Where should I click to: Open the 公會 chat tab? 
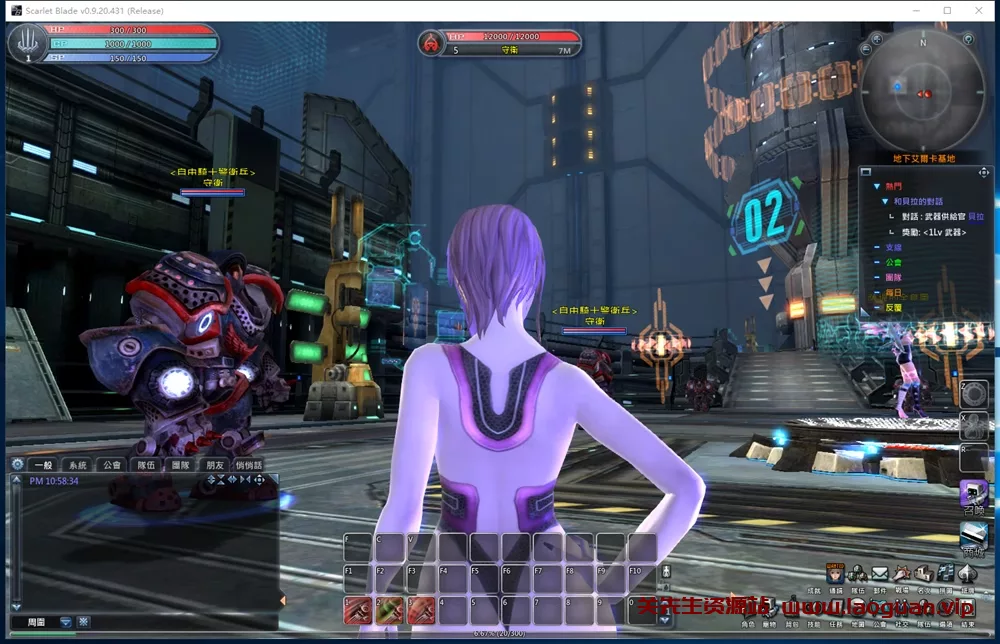click(x=111, y=465)
